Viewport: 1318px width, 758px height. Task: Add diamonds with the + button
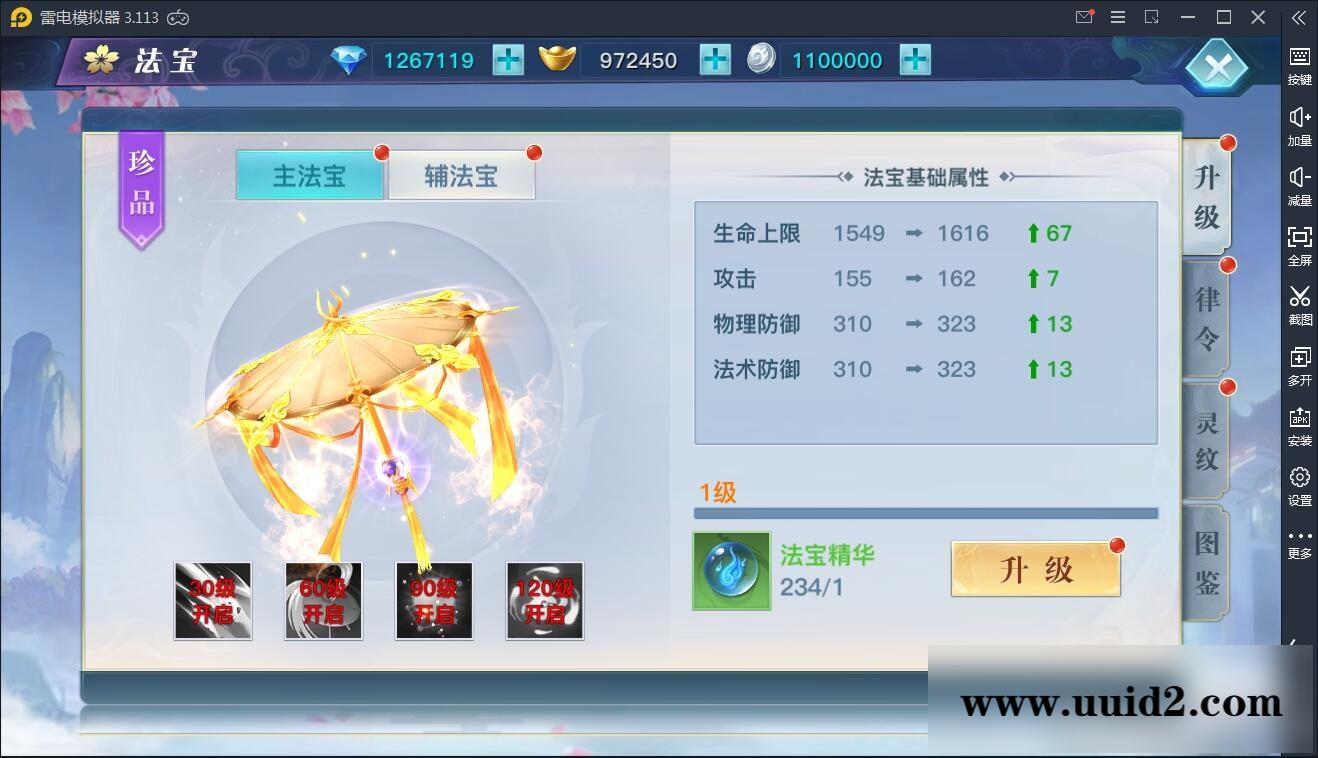click(x=508, y=60)
